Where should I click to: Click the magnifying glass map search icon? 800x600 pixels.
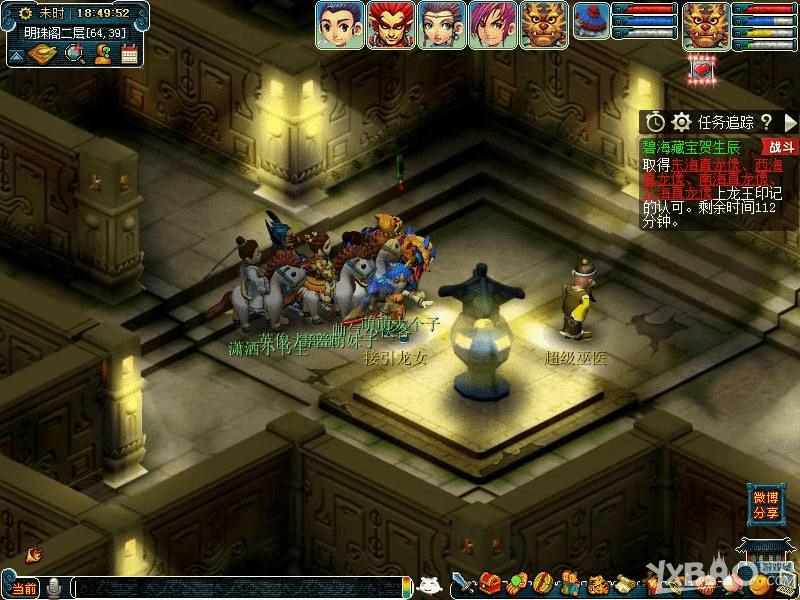[x=75, y=54]
